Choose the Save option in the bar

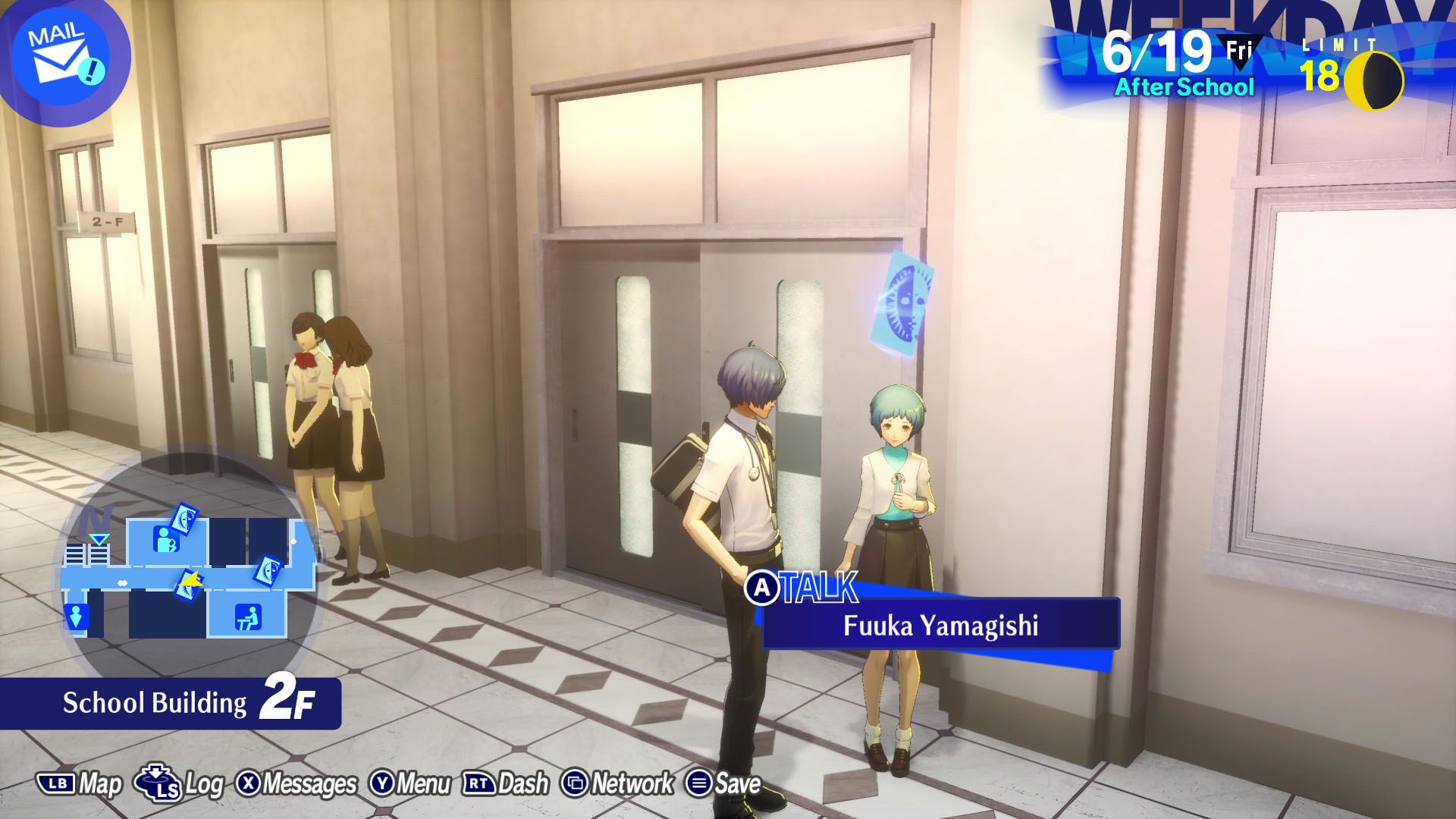[723, 784]
